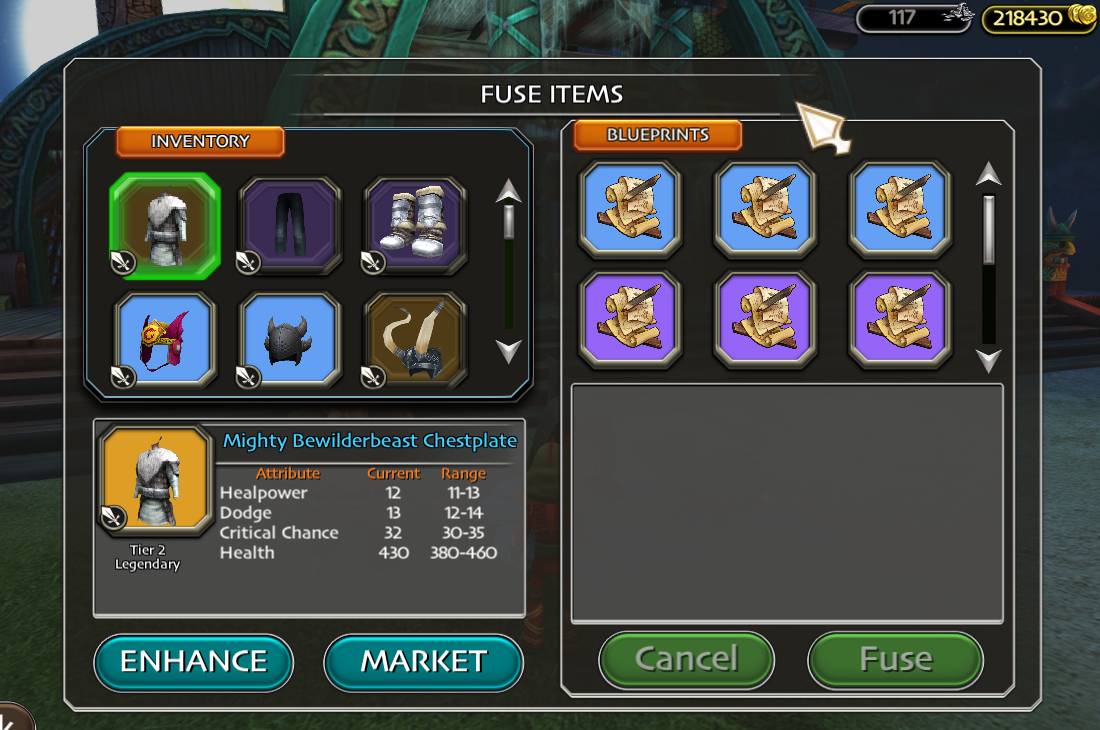Select the red winged helmet slot
1100x730 pixels.
164,341
